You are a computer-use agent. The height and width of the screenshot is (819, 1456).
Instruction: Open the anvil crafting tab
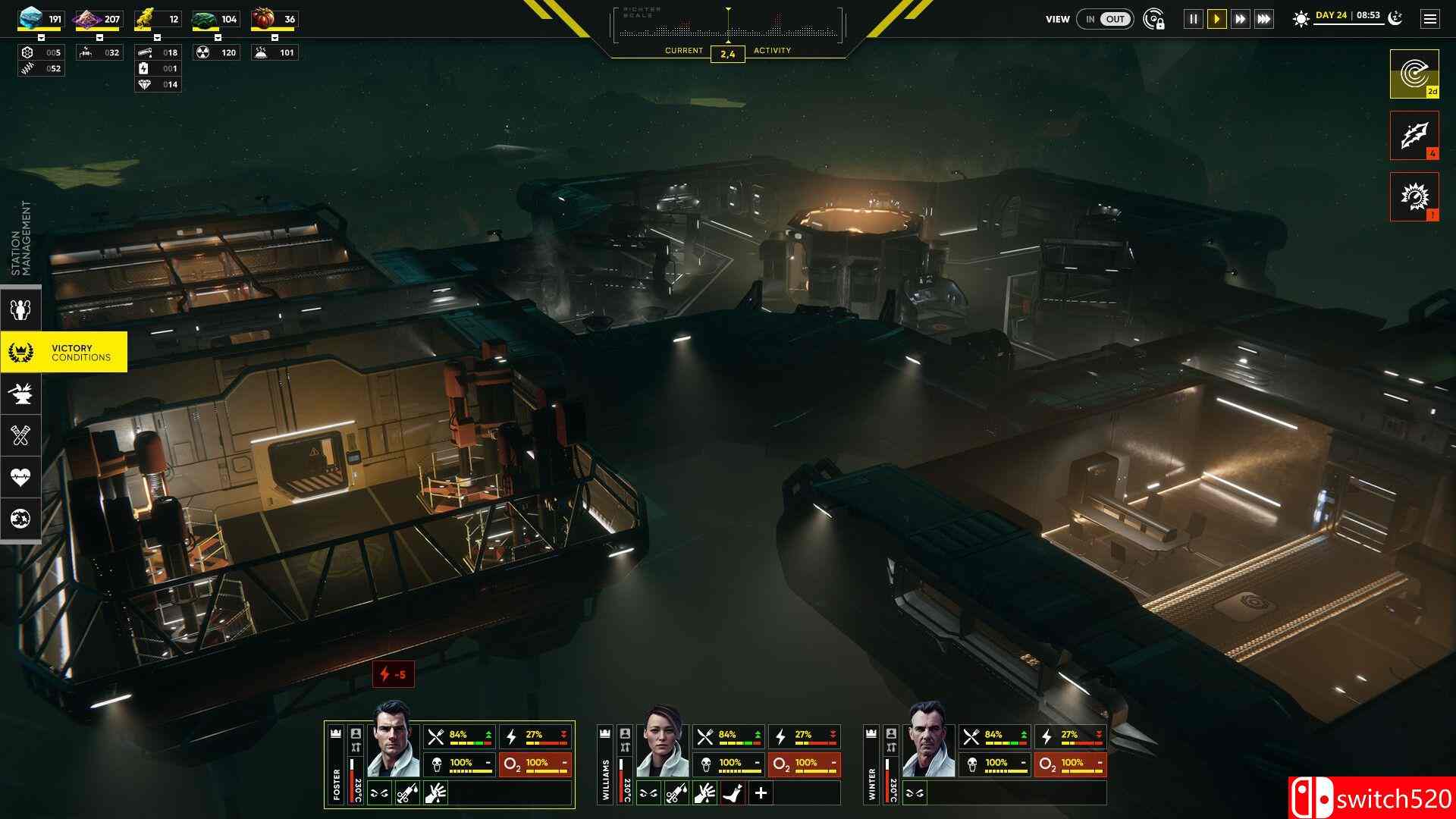pyautogui.click(x=20, y=393)
